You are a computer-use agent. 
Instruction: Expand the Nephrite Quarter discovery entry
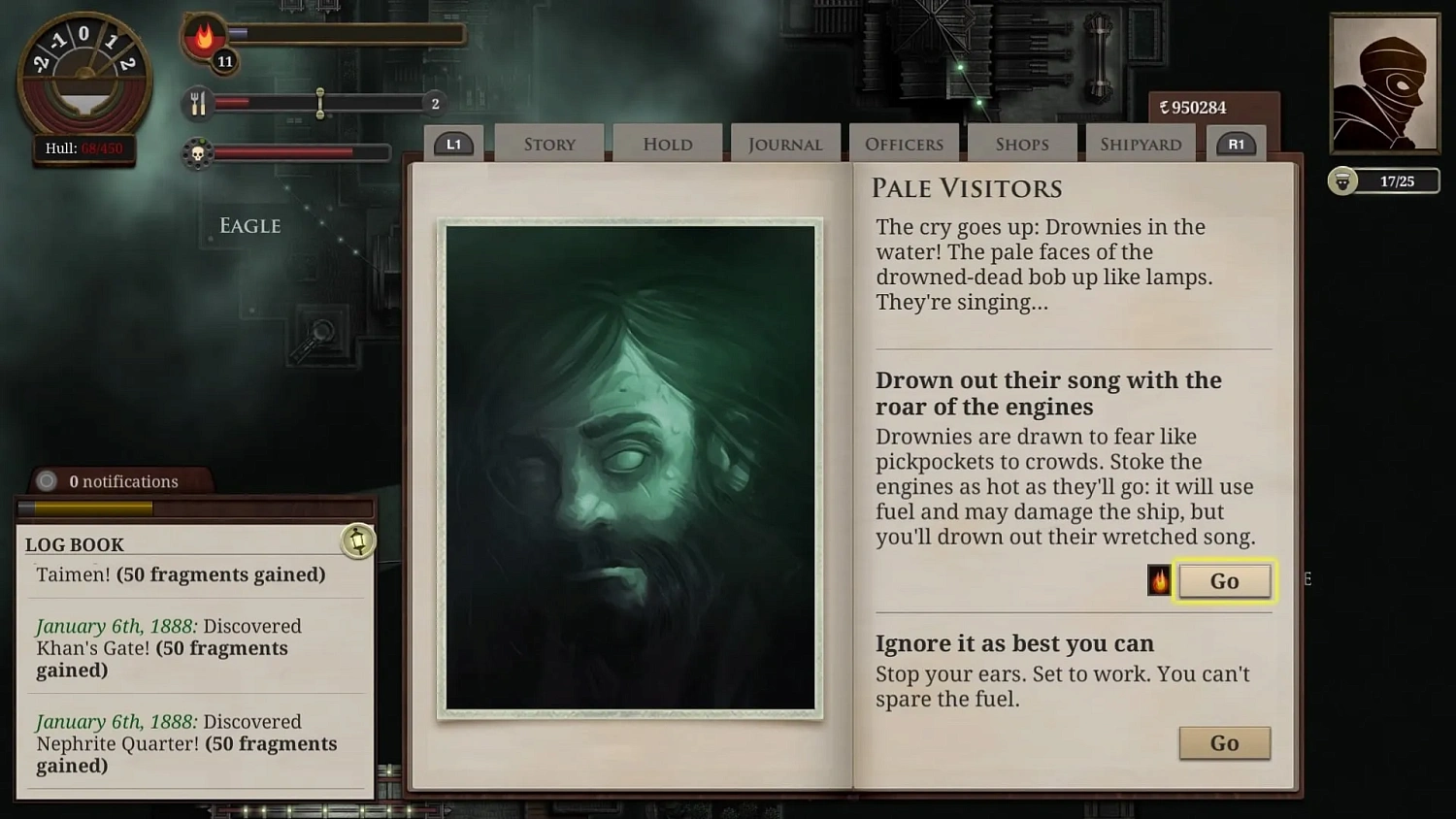click(186, 743)
